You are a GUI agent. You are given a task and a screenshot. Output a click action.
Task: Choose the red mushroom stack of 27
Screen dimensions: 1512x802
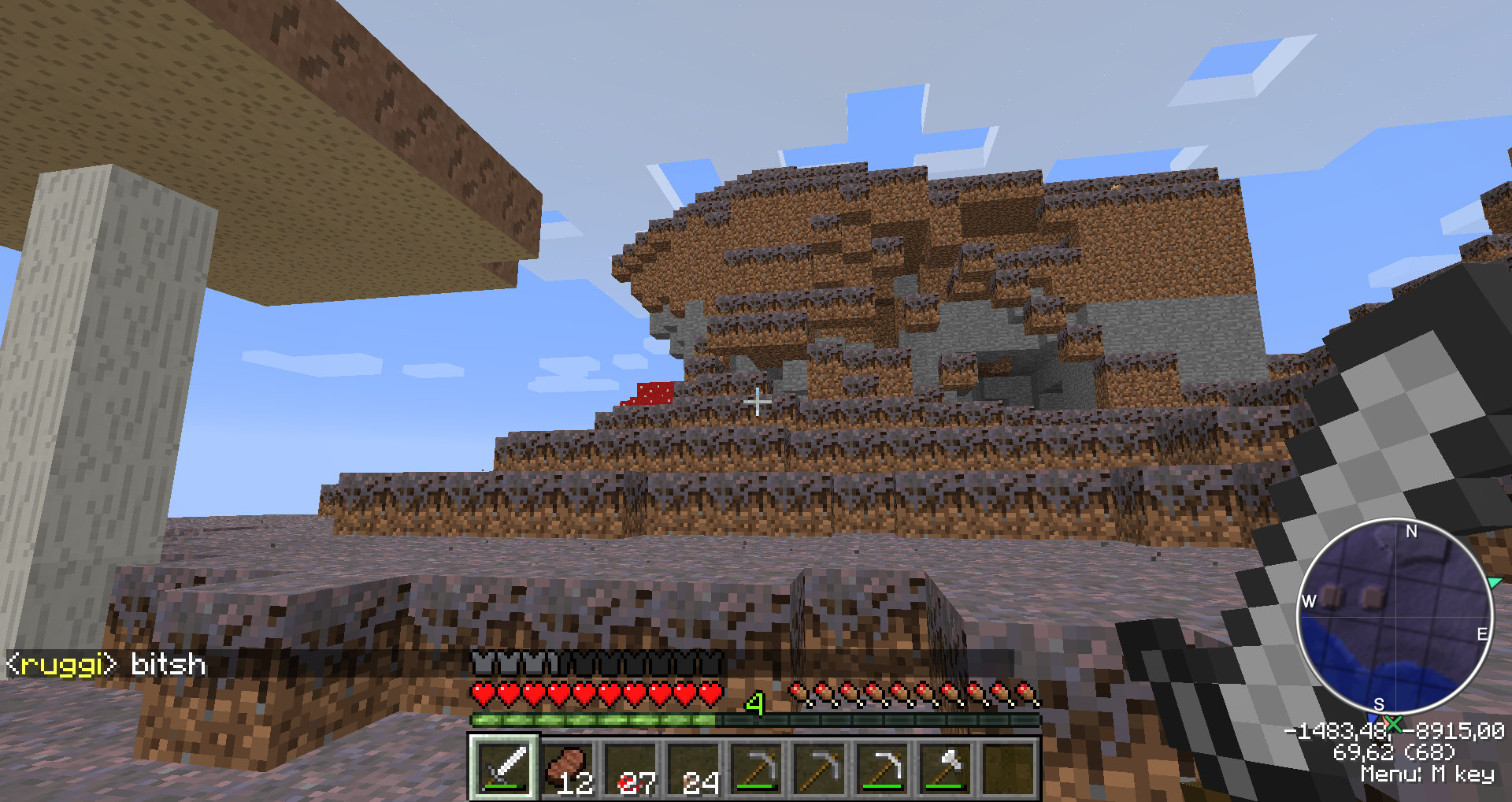(631, 768)
